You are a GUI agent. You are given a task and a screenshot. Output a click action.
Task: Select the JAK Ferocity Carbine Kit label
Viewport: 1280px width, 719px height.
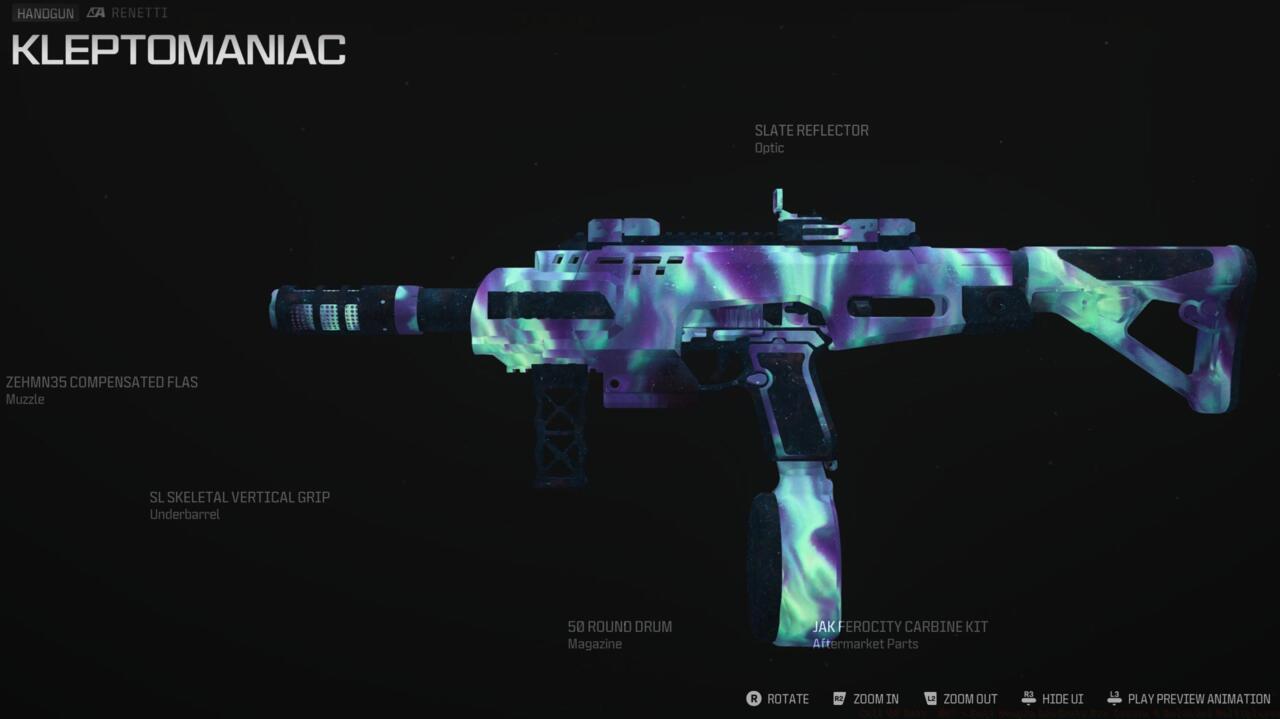pos(900,627)
